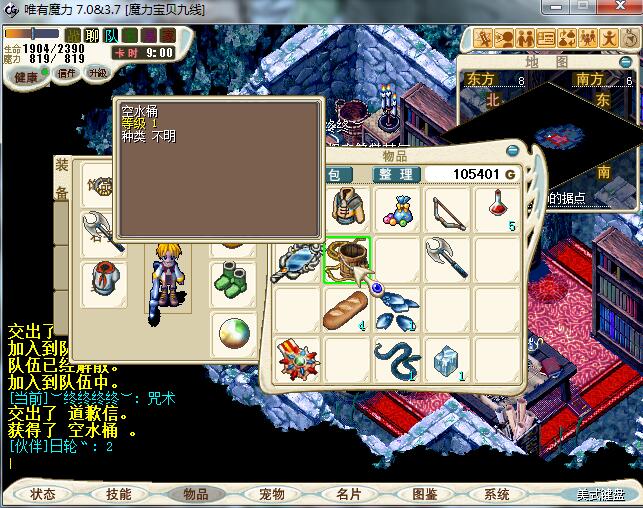Choose the ice cube item
This screenshot has height=508, width=643.
coord(447,360)
